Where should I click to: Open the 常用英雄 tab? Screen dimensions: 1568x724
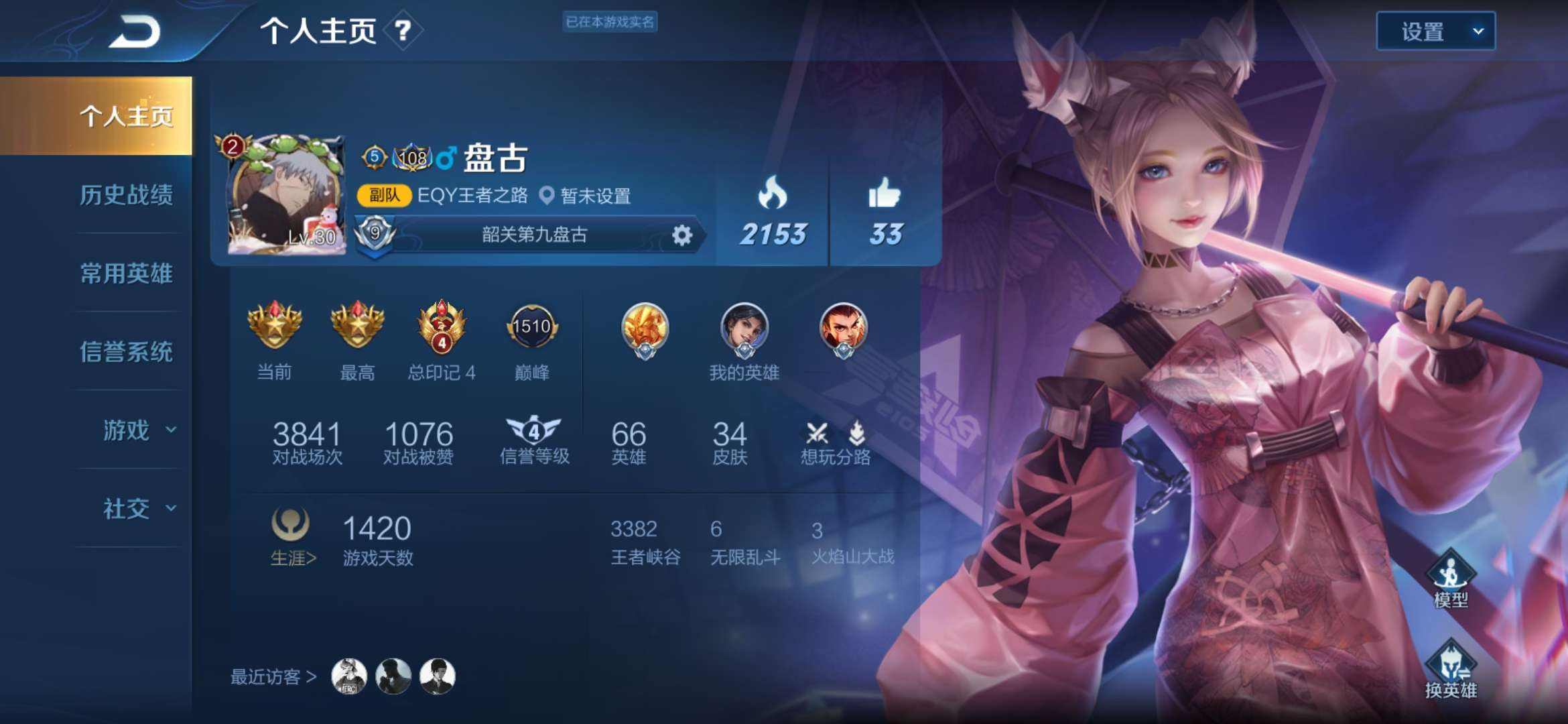pos(126,274)
